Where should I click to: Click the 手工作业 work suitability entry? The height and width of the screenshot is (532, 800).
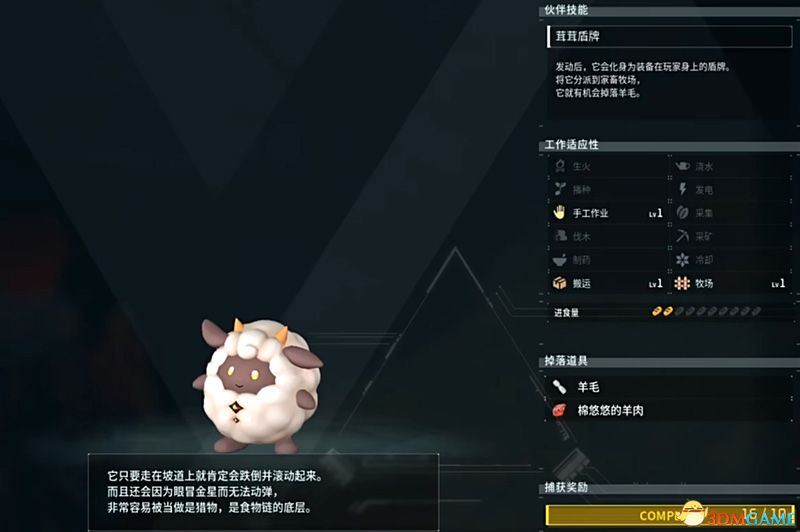(606, 213)
